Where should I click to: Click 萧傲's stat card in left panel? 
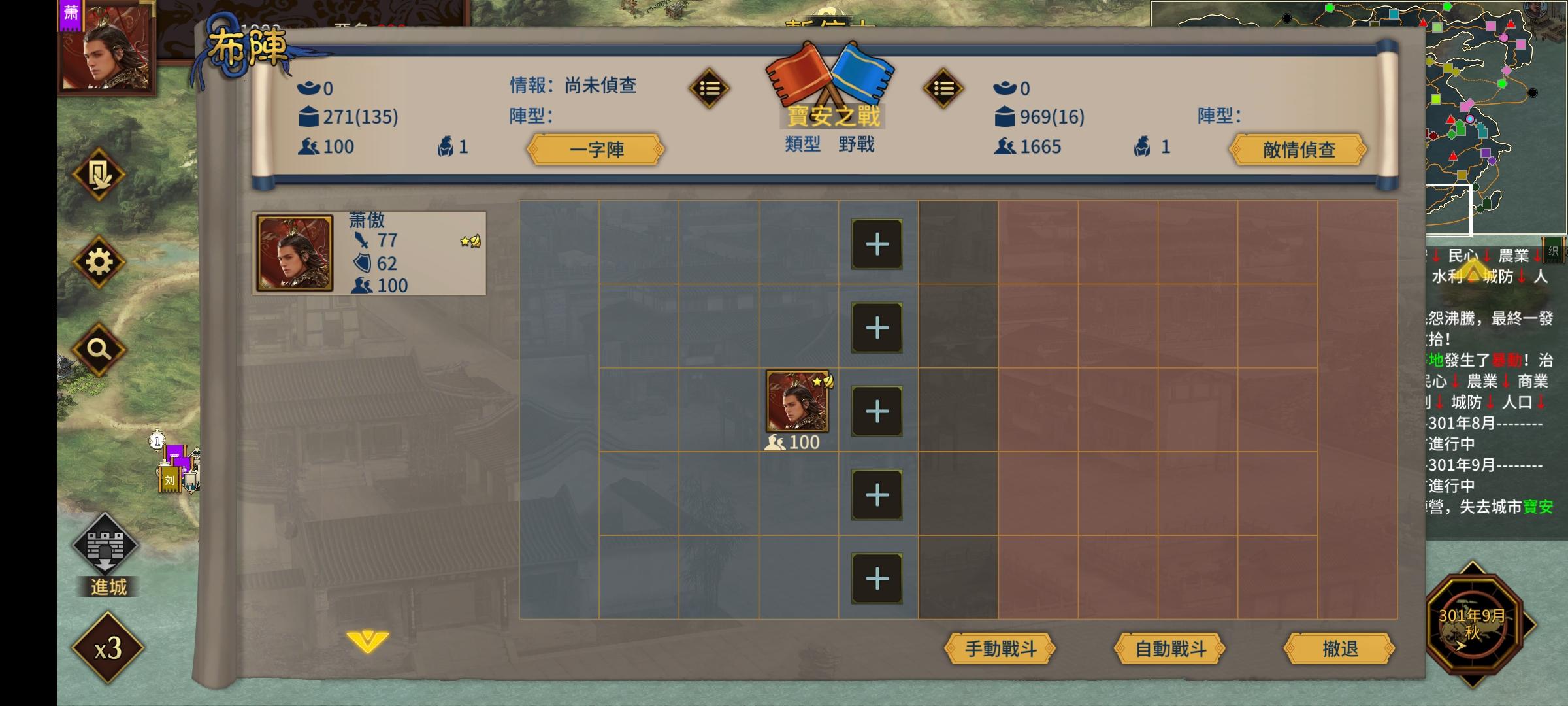click(x=369, y=254)
